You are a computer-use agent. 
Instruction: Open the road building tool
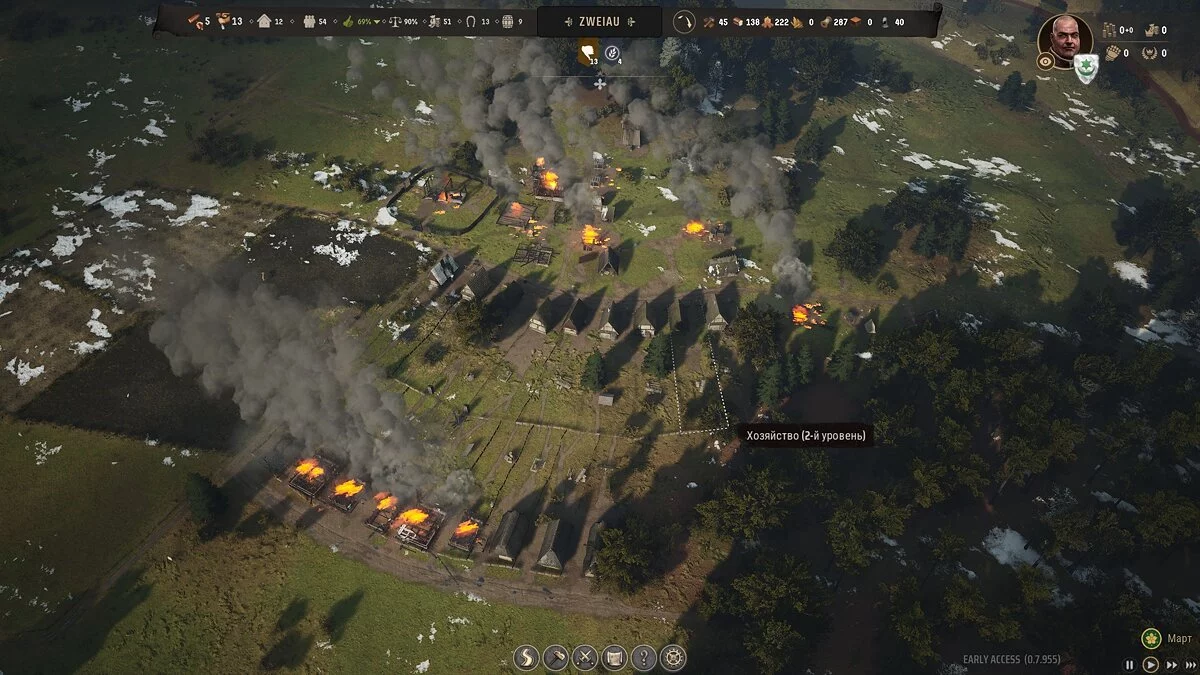526,657
